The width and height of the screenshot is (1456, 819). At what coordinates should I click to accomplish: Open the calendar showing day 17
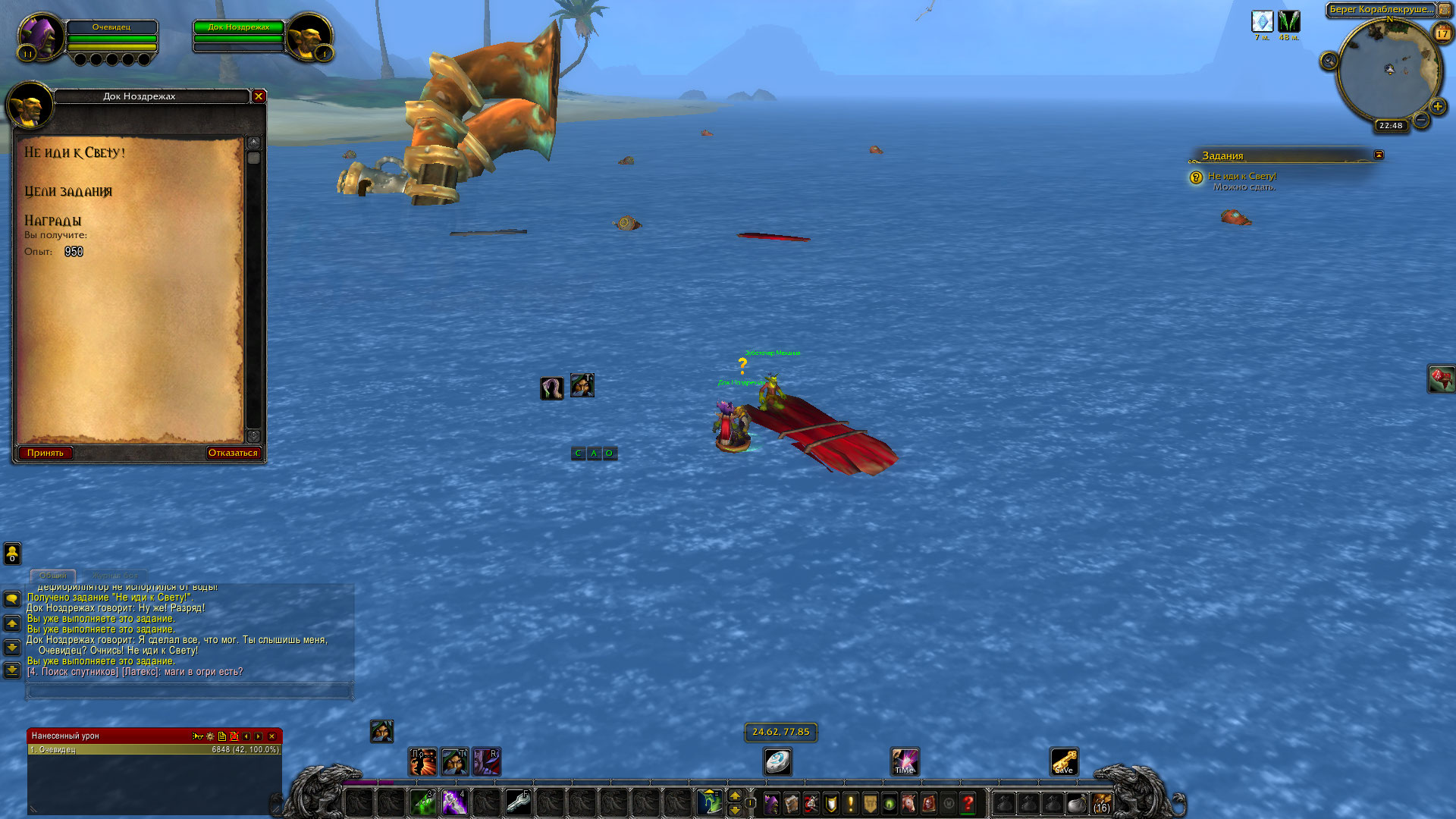coord(1442,33)
